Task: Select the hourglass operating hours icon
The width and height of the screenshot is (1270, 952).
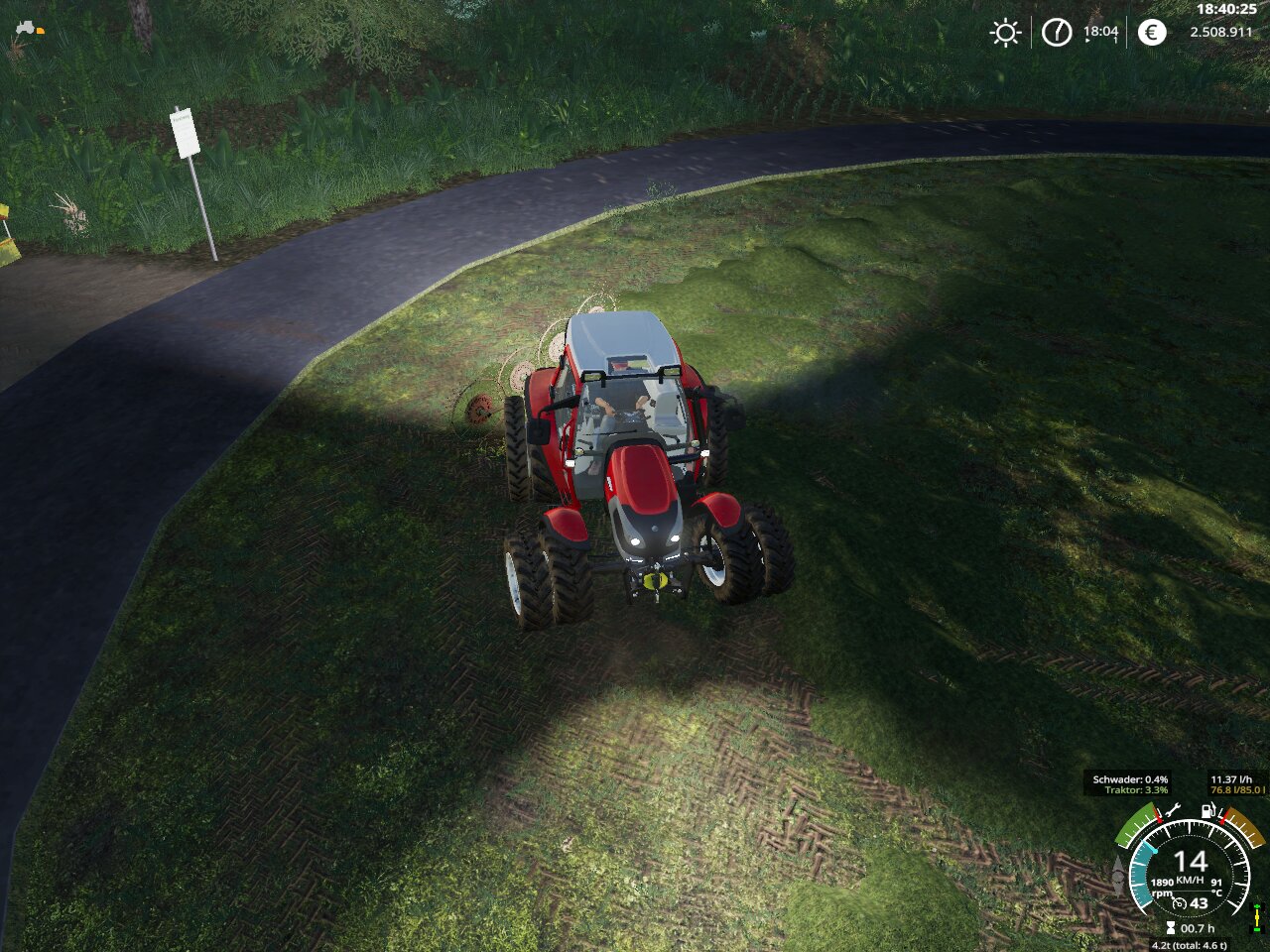Action: coord(1171,928)
